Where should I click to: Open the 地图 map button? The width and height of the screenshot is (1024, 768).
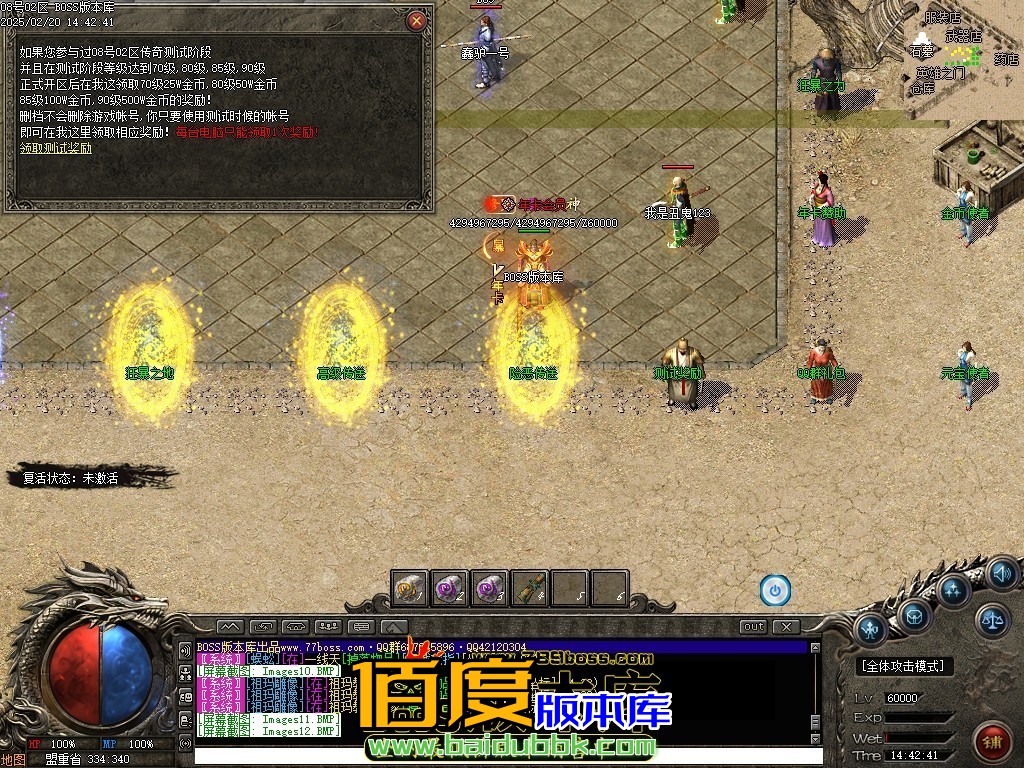coord(12,759)
